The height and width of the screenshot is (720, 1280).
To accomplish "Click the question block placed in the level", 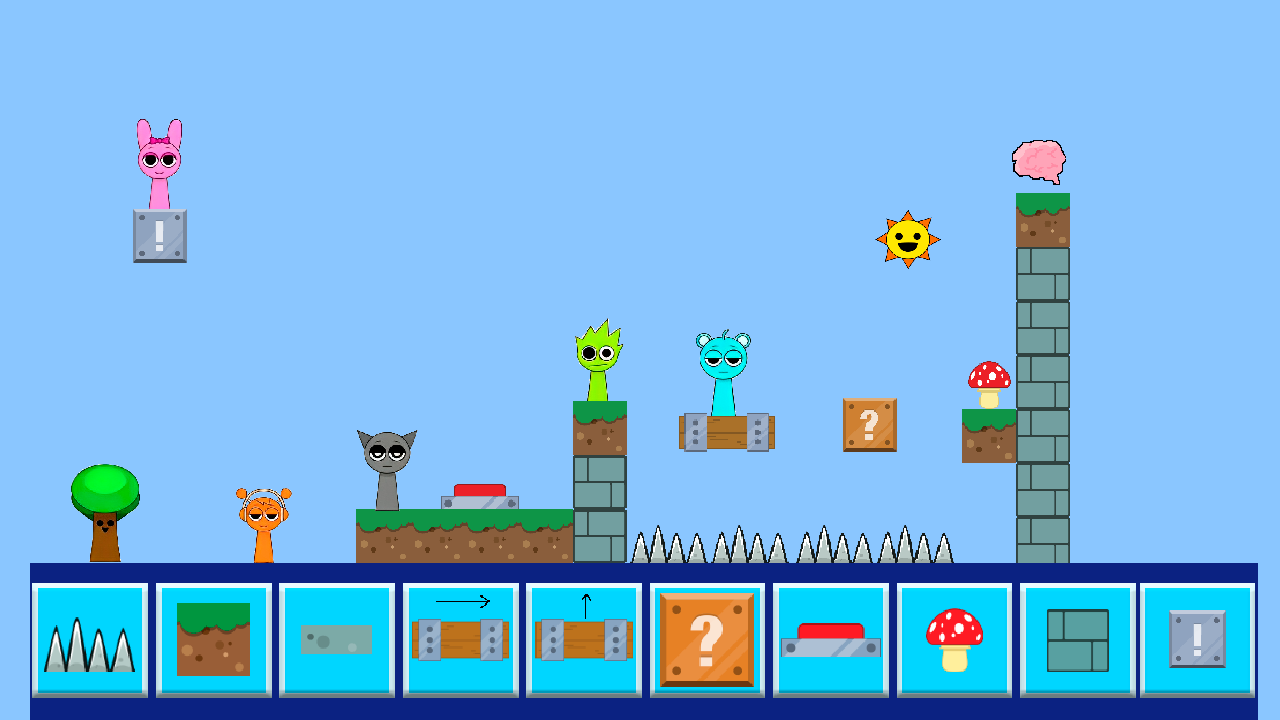I will 869,425.
